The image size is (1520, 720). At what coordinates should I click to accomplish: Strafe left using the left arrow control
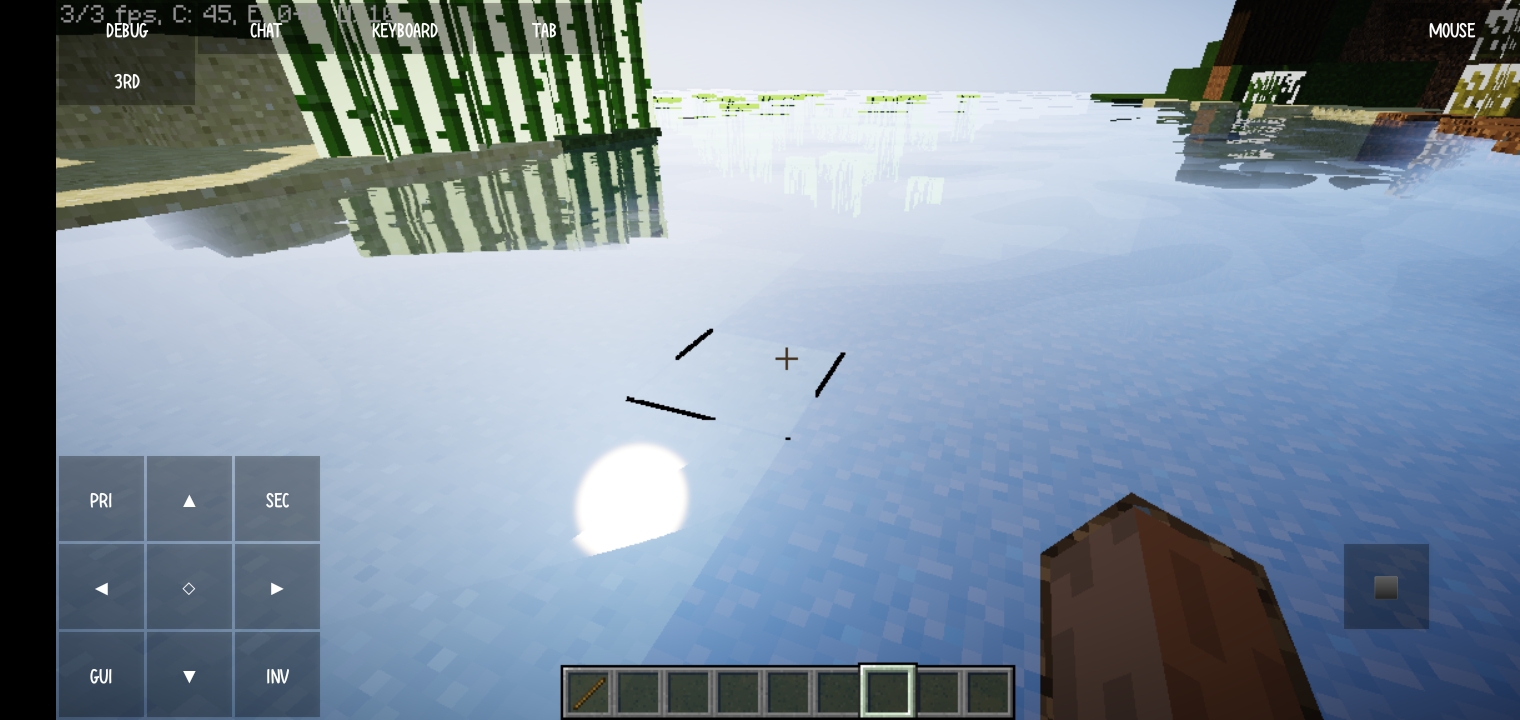[x=101, y=588]
